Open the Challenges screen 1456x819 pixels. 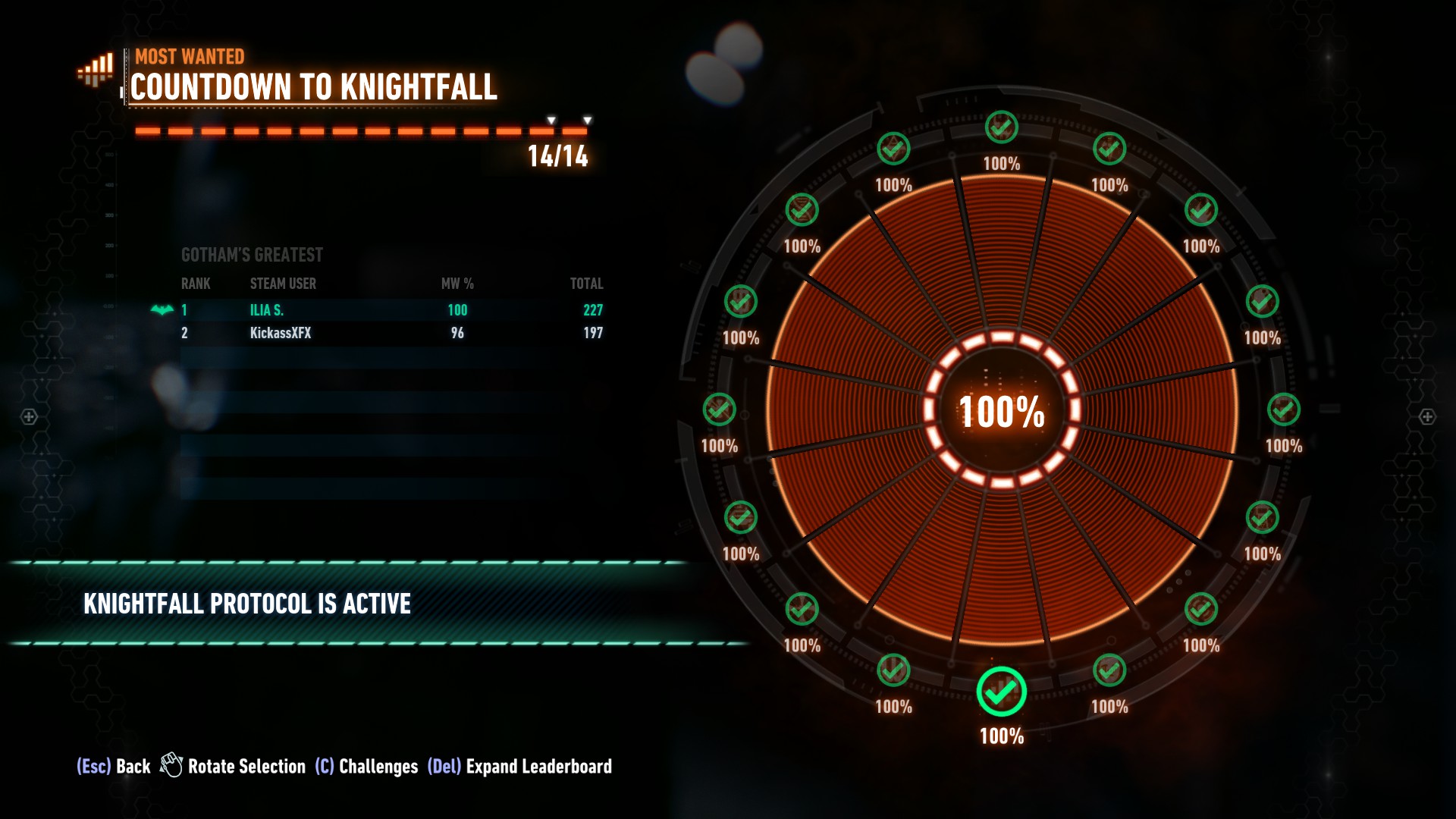[367, 767]
